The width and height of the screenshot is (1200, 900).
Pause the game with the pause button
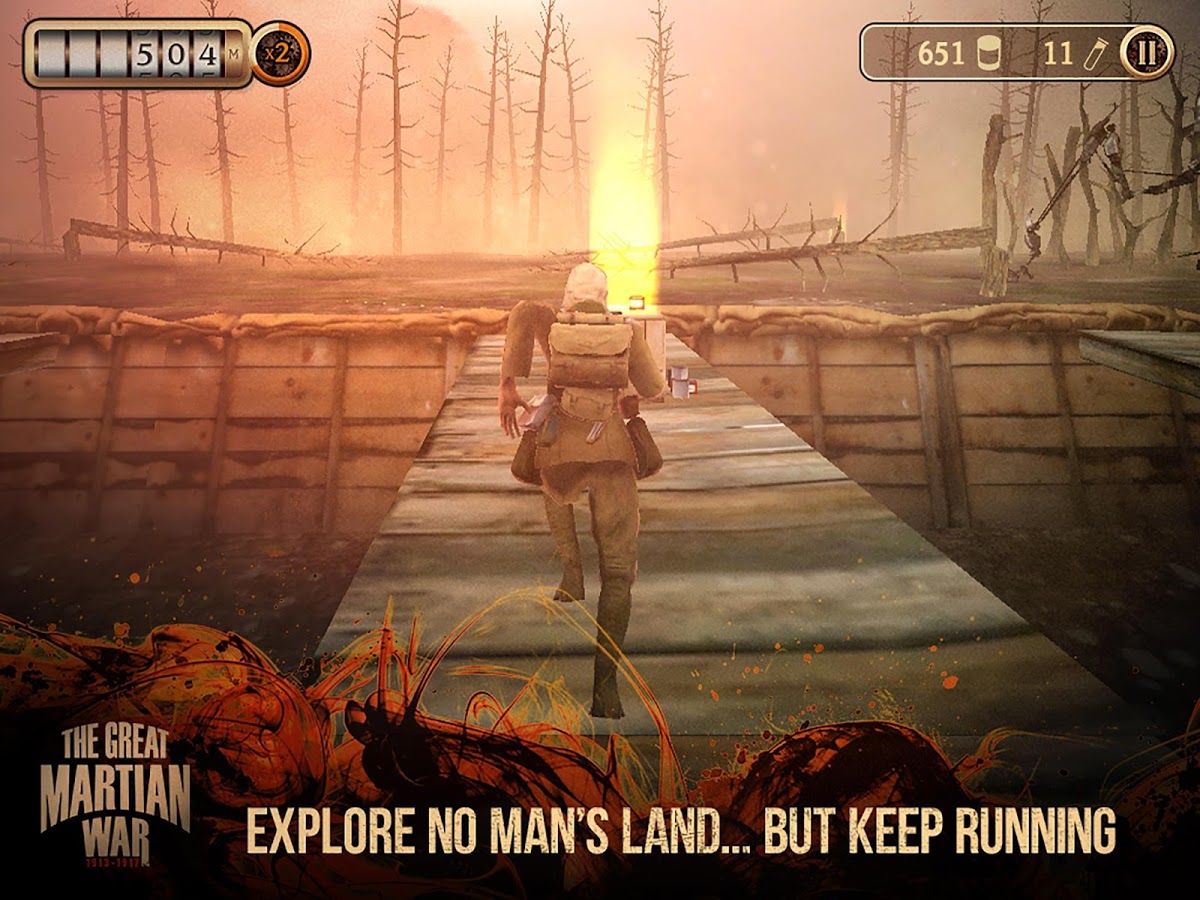(x=1146, y=53)
